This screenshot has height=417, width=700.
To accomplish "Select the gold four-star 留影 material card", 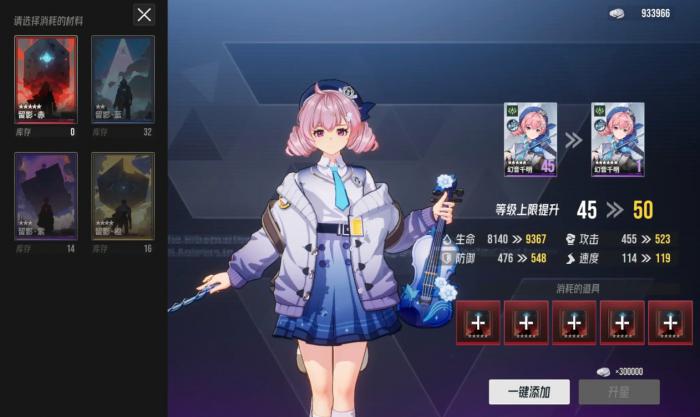I will pos(123,197).
